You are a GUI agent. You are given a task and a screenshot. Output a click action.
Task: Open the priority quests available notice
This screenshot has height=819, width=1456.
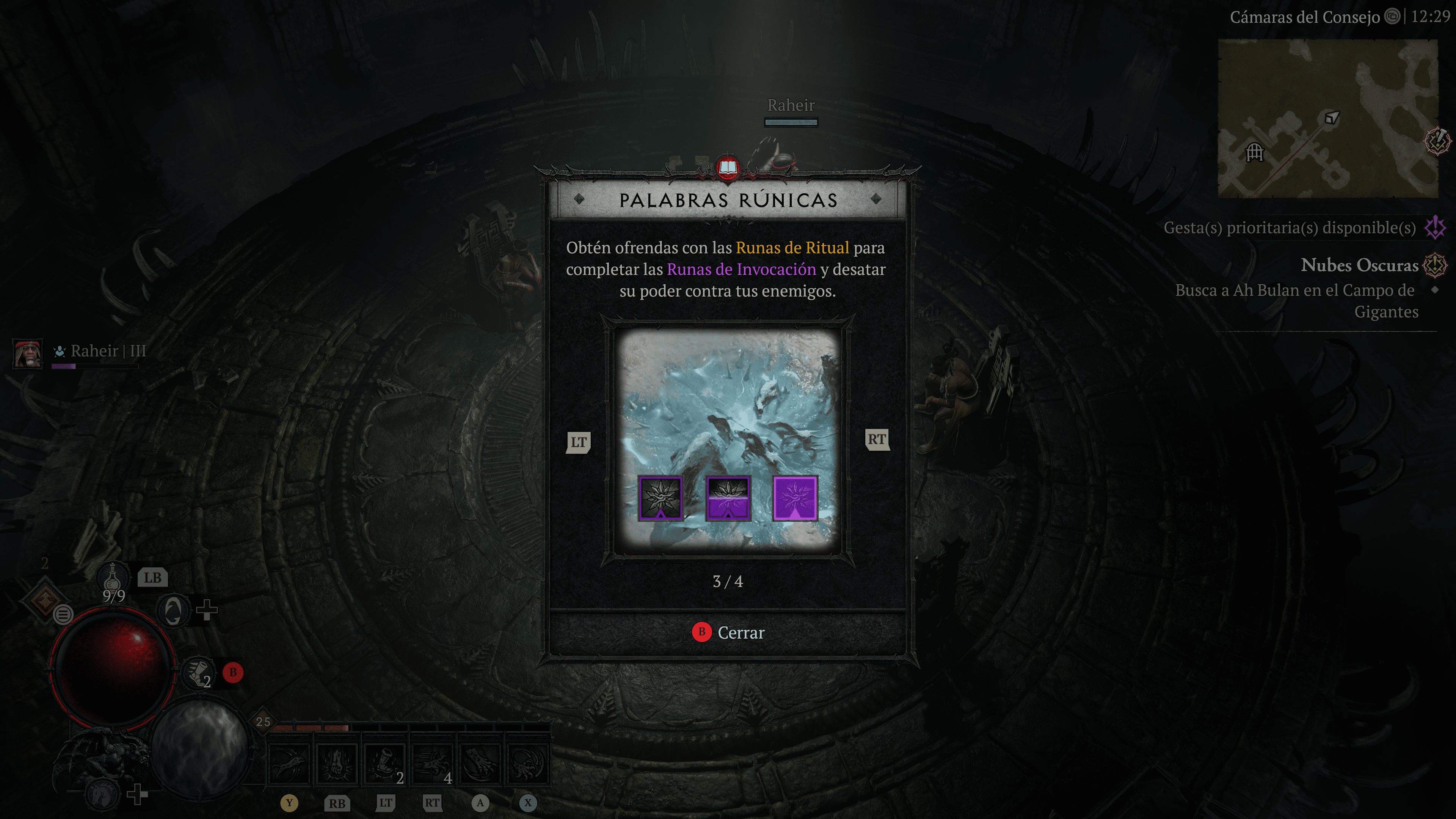(x=1290, y=228)
